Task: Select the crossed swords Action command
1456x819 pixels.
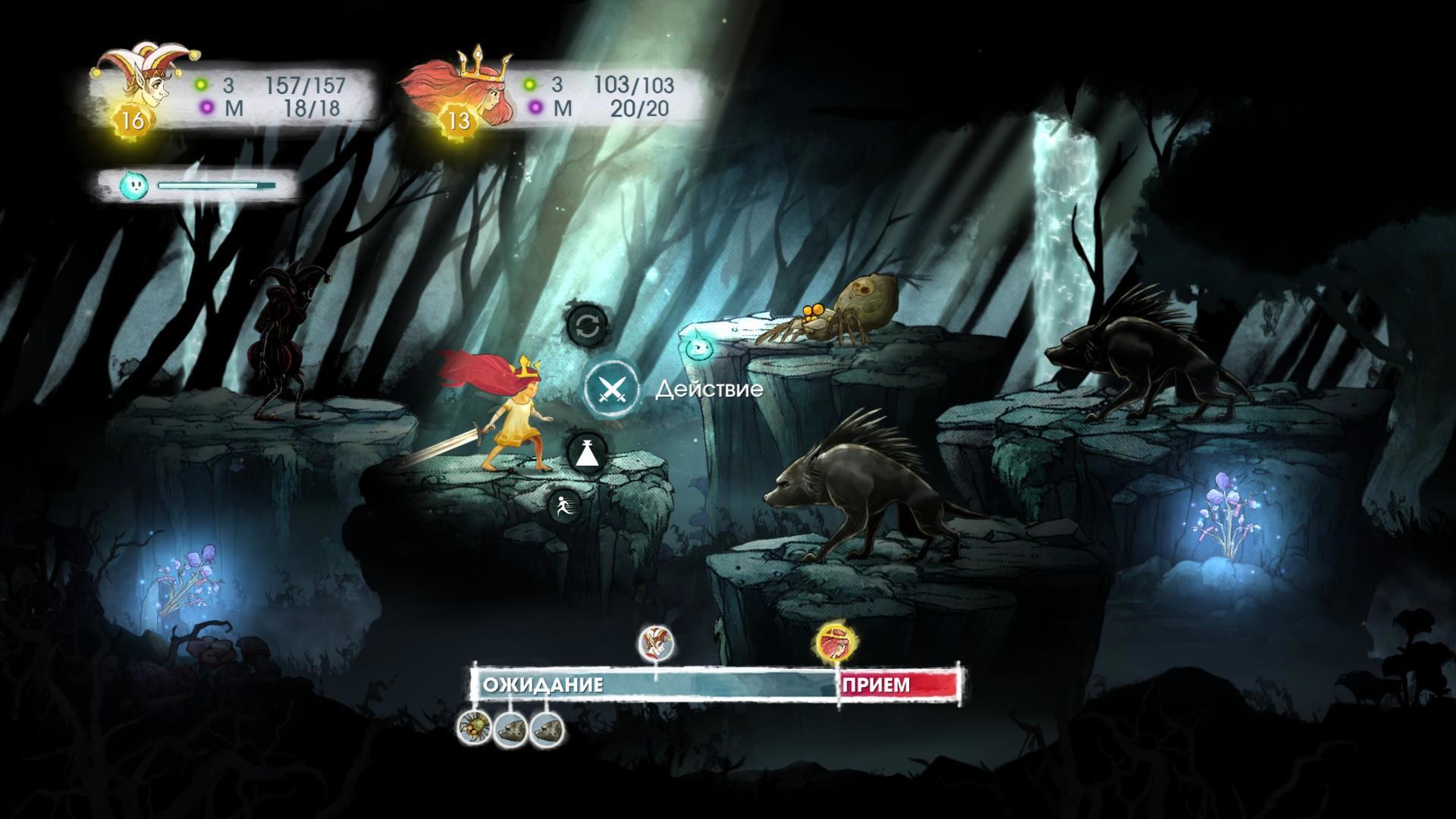Action: point(610,390)
